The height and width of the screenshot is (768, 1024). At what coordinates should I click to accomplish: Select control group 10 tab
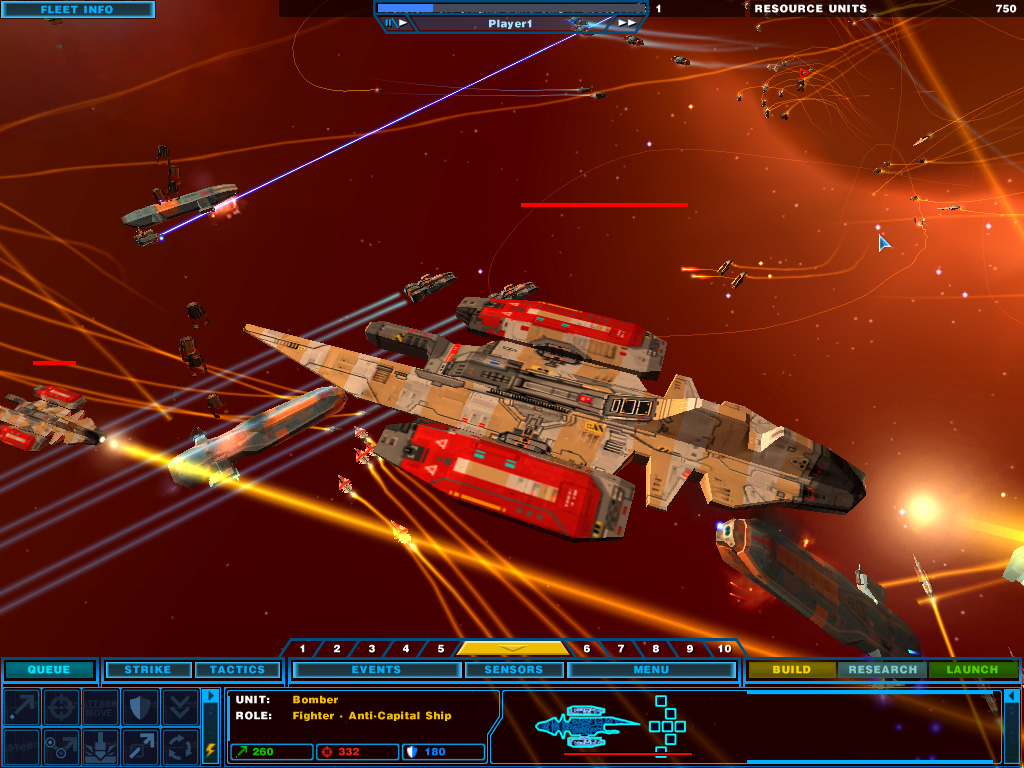tap(725, 649)
